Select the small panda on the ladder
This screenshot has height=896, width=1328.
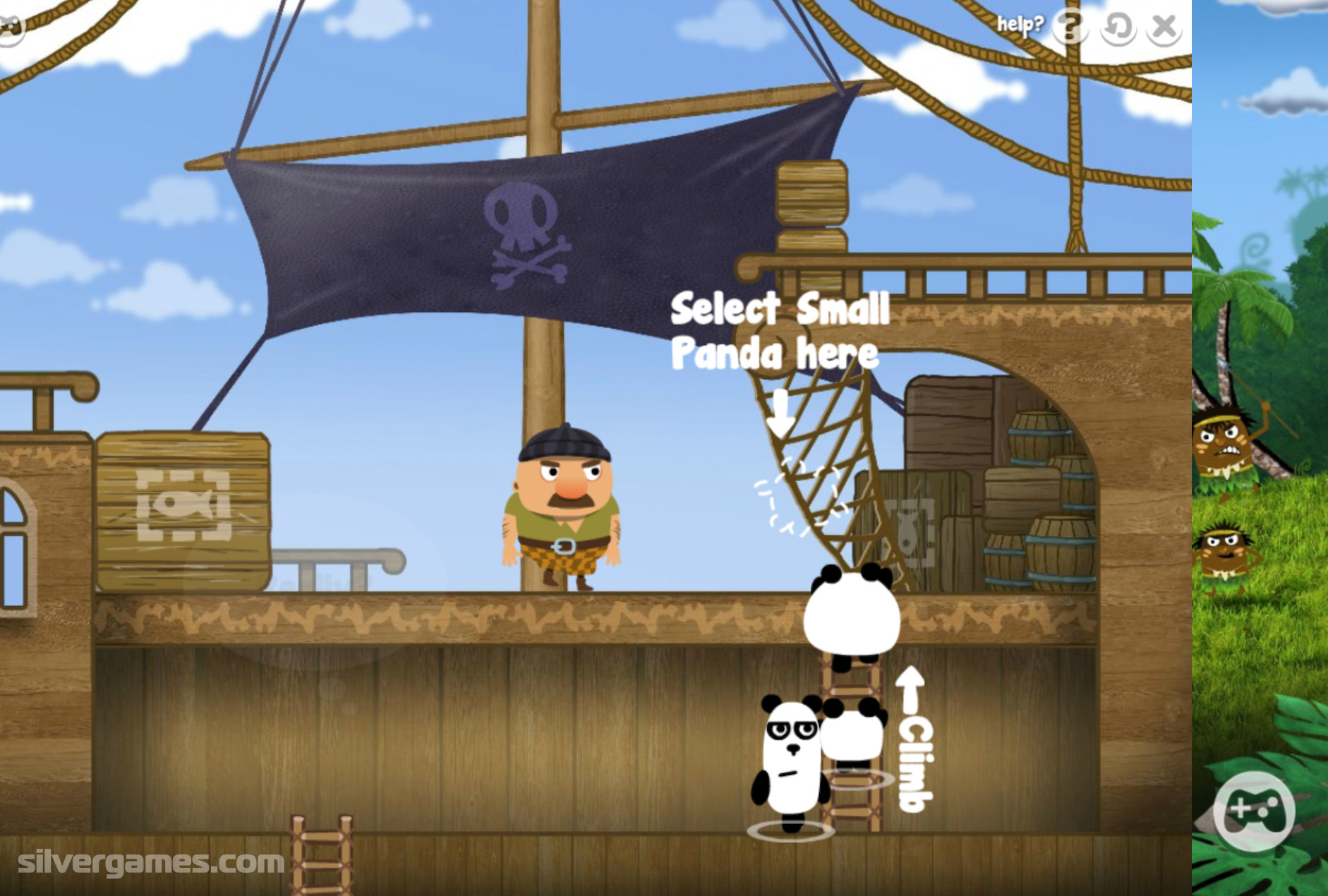point(853,734)
